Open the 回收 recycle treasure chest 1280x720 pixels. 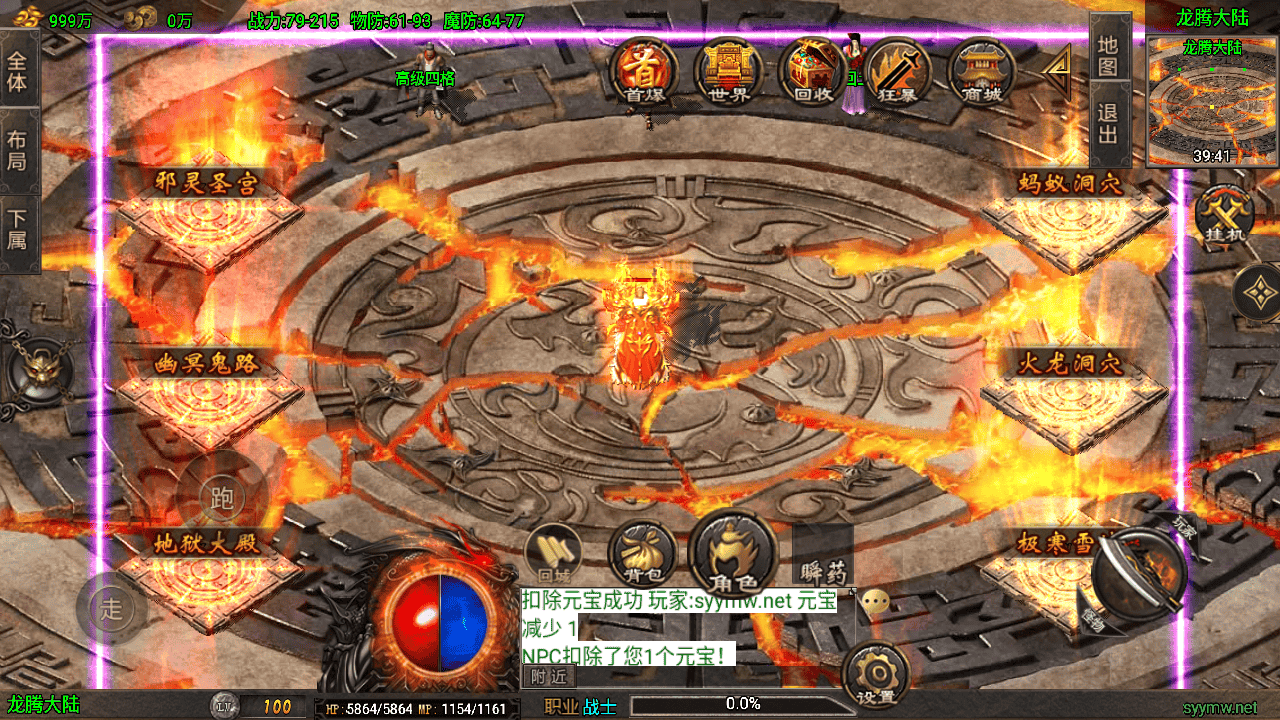coord(813,71)
